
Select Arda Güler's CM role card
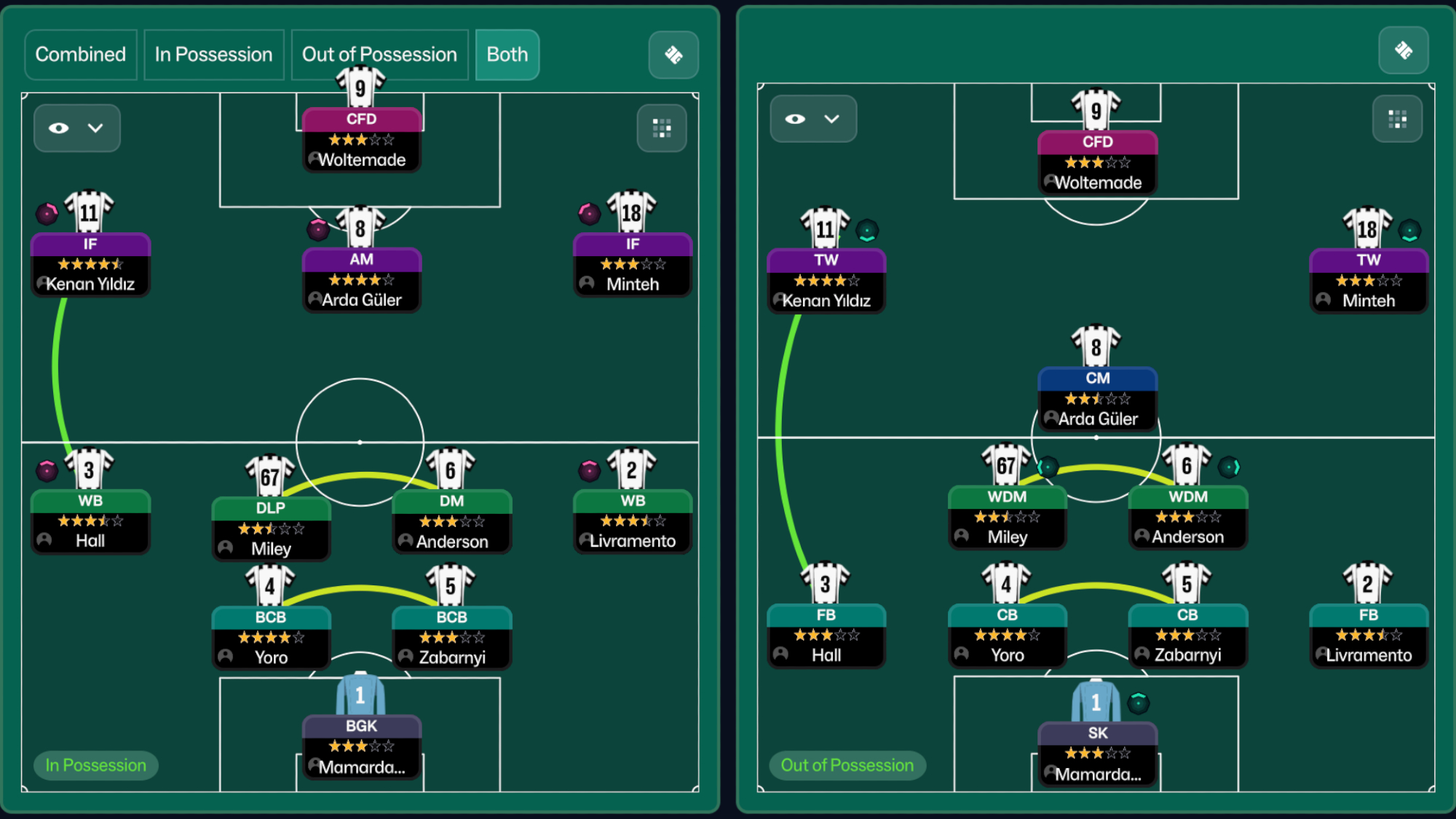point(1097,398)
